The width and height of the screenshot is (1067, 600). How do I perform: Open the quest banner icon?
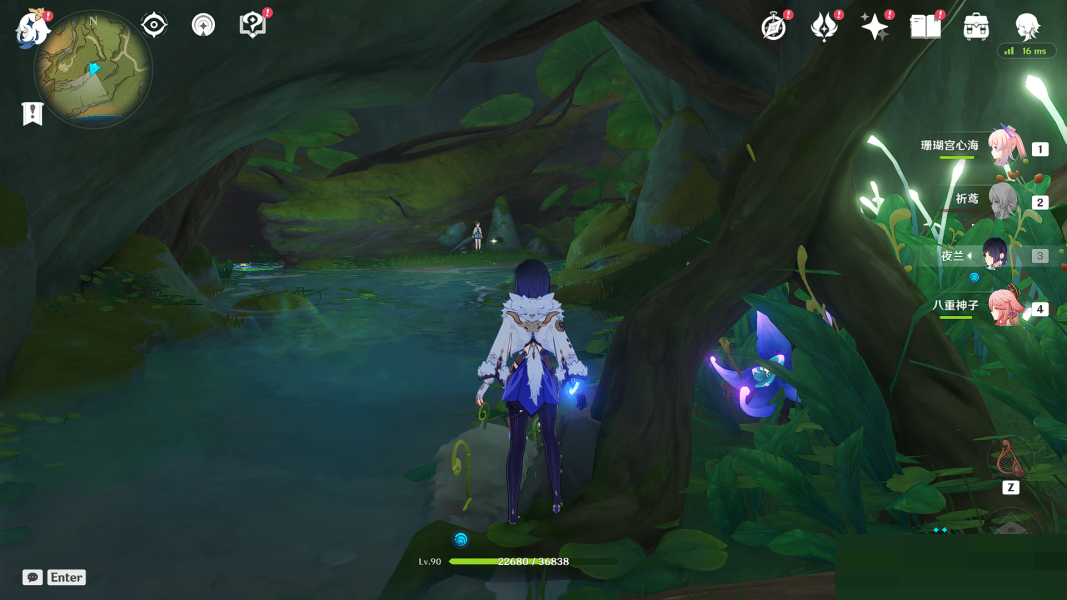point(32,113)
